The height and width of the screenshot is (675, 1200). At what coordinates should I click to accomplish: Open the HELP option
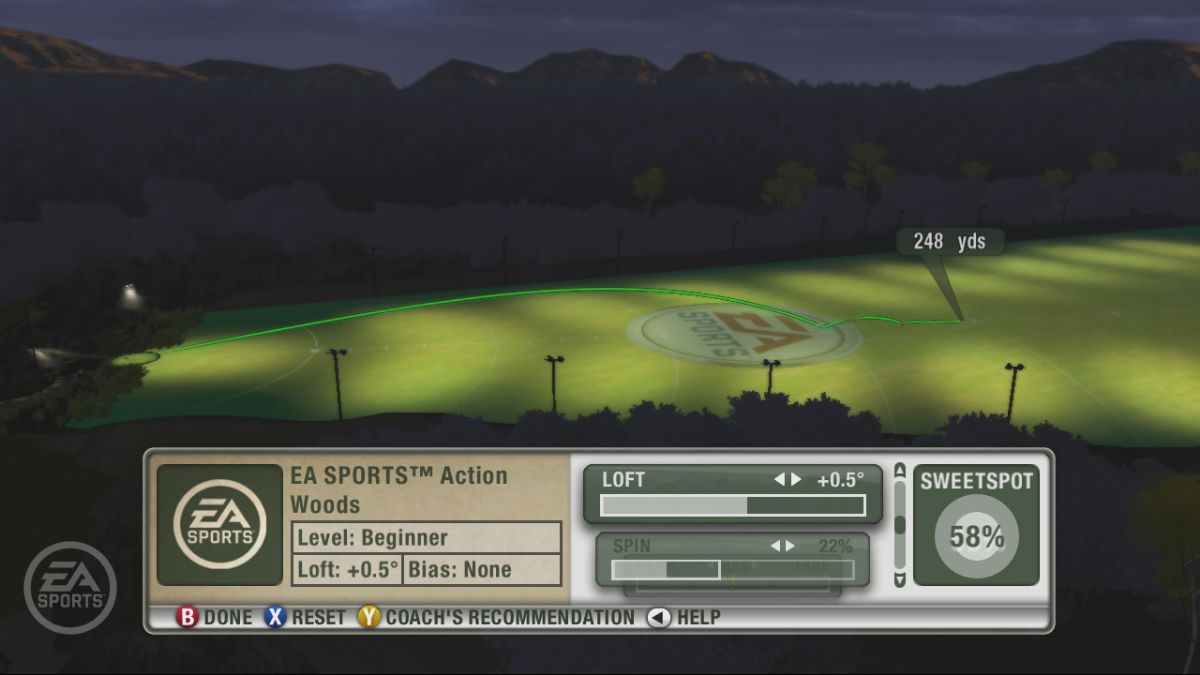[x=684, y=617]
